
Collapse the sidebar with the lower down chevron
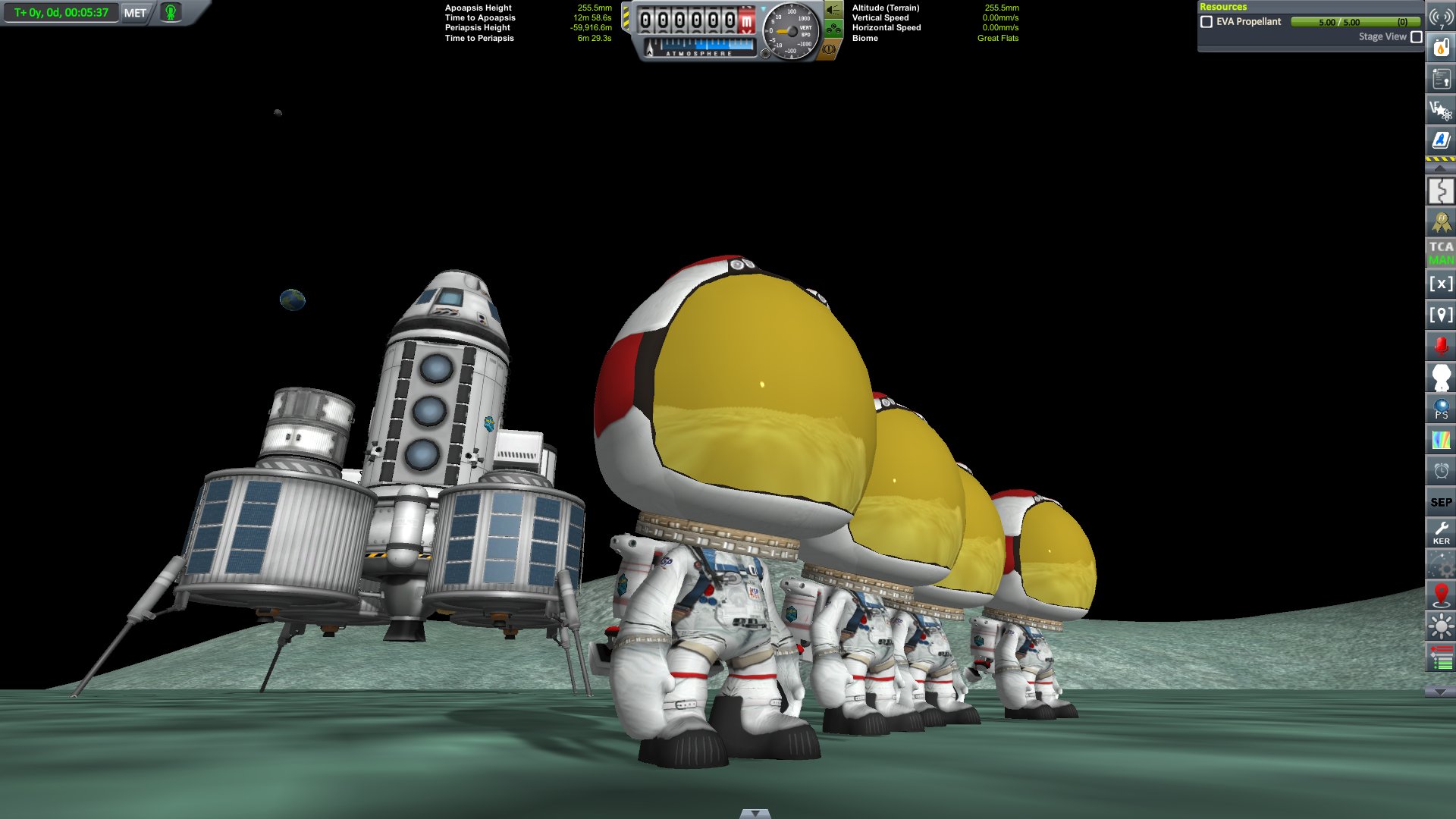(x=1440, y=690)
